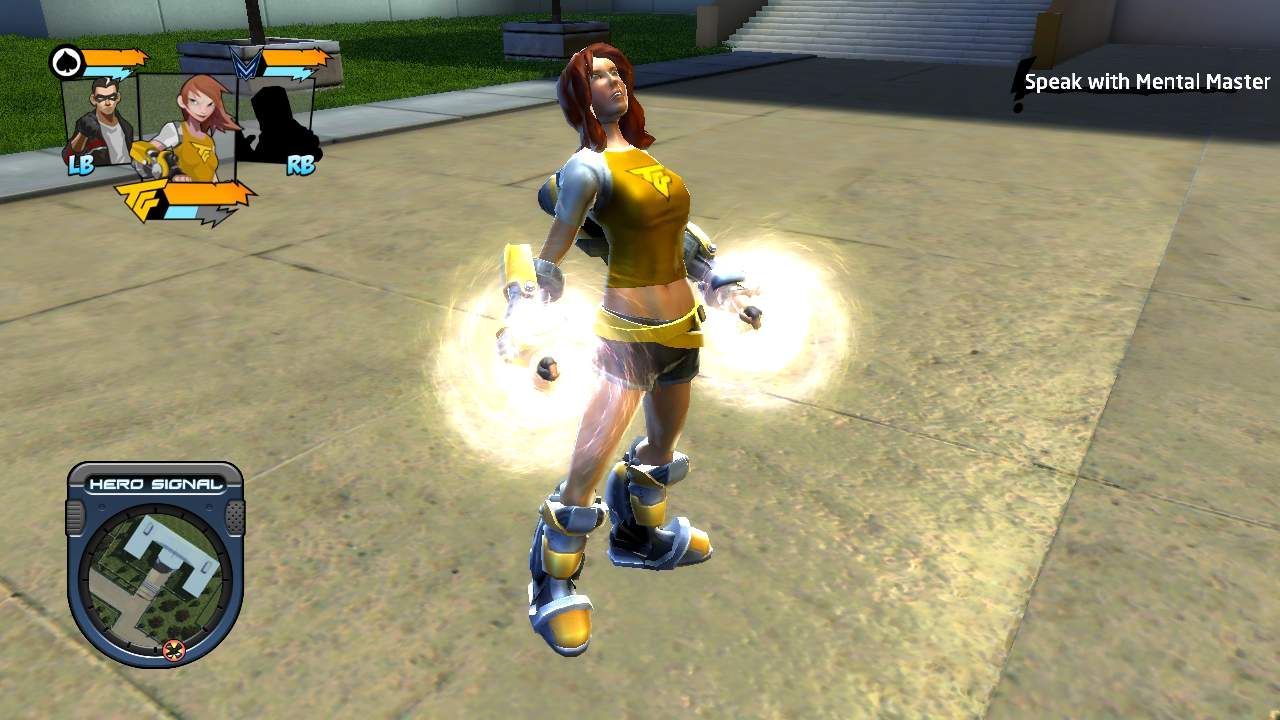
Task: Click the Hero Signal title label
Action: coord(155,485)
